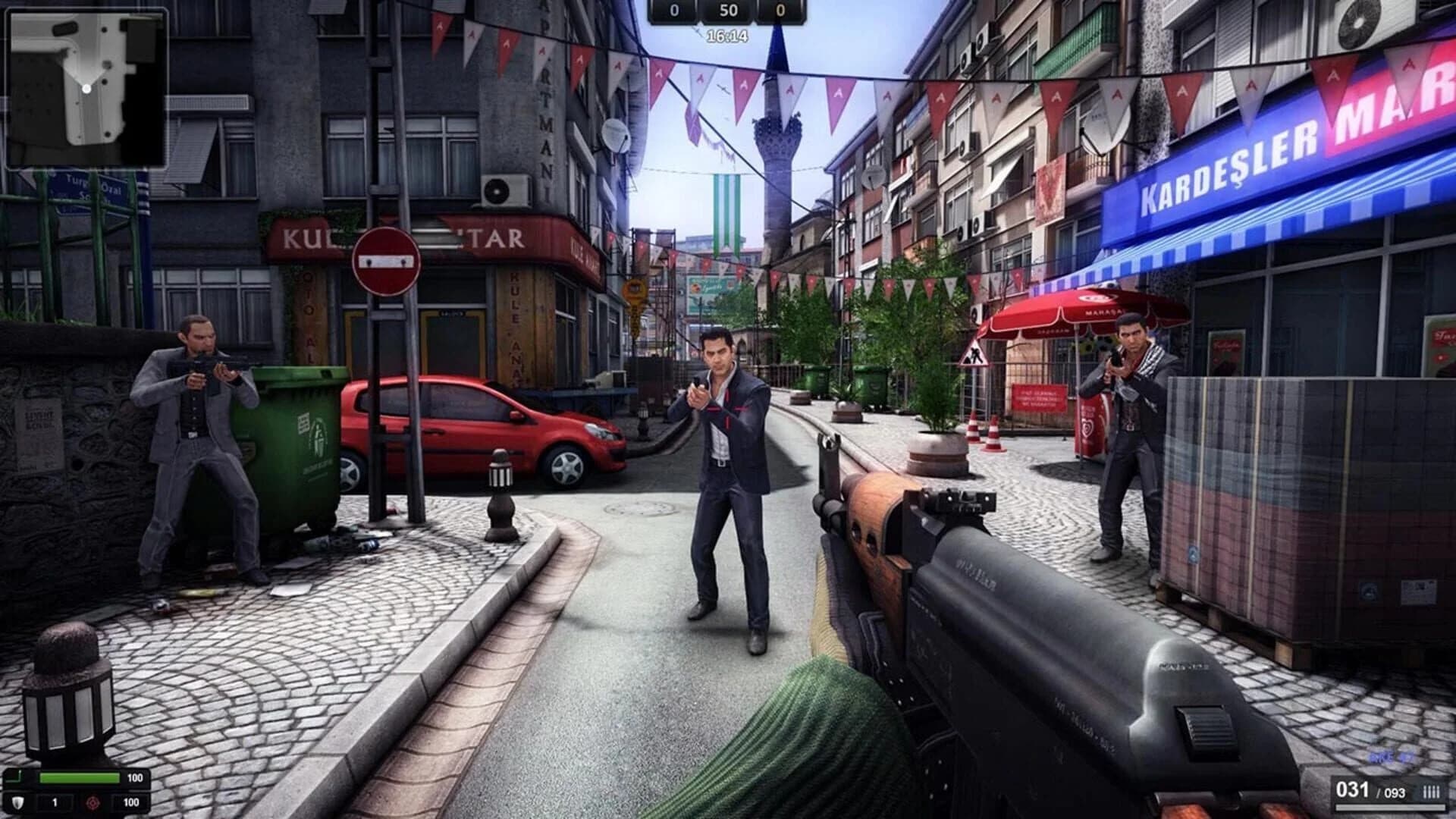Click the reload progress bar under the ammo counter
This screenshot has width=1456, height=819.
click(1390, 806)
